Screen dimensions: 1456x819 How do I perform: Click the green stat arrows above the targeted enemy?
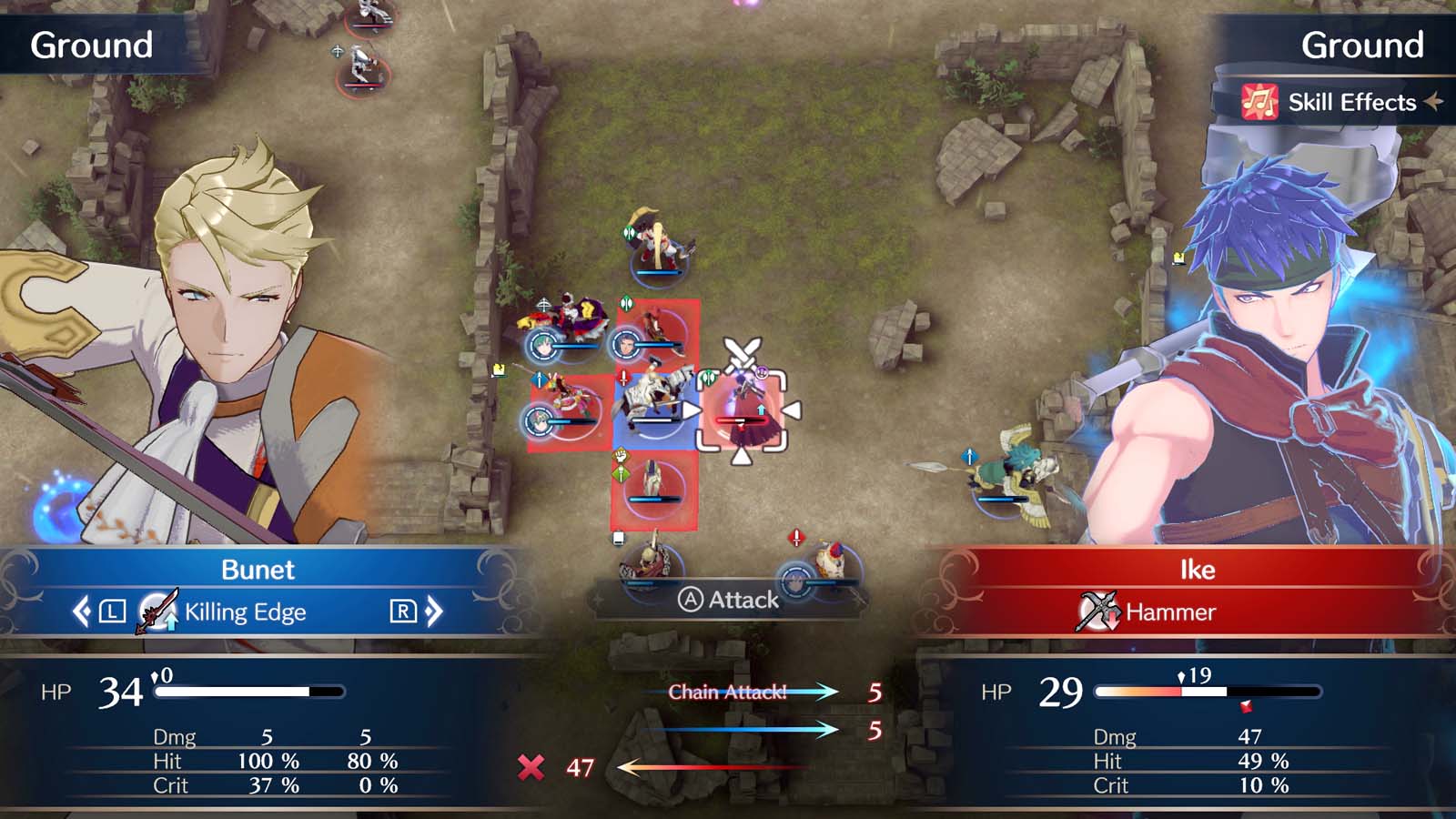click(x=710, y=376)
